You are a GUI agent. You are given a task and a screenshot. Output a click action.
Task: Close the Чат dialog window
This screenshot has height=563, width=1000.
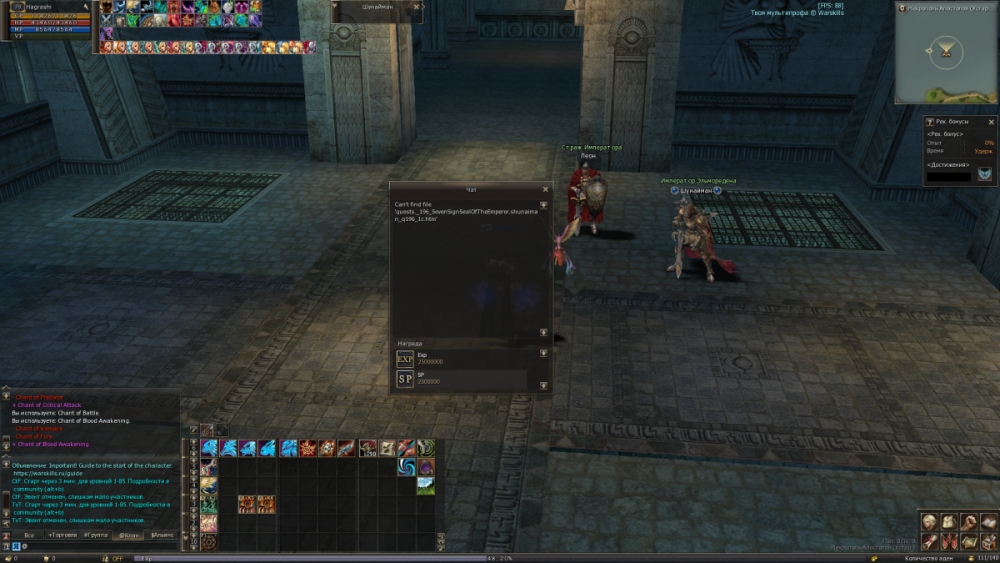[x=545, y=189]
